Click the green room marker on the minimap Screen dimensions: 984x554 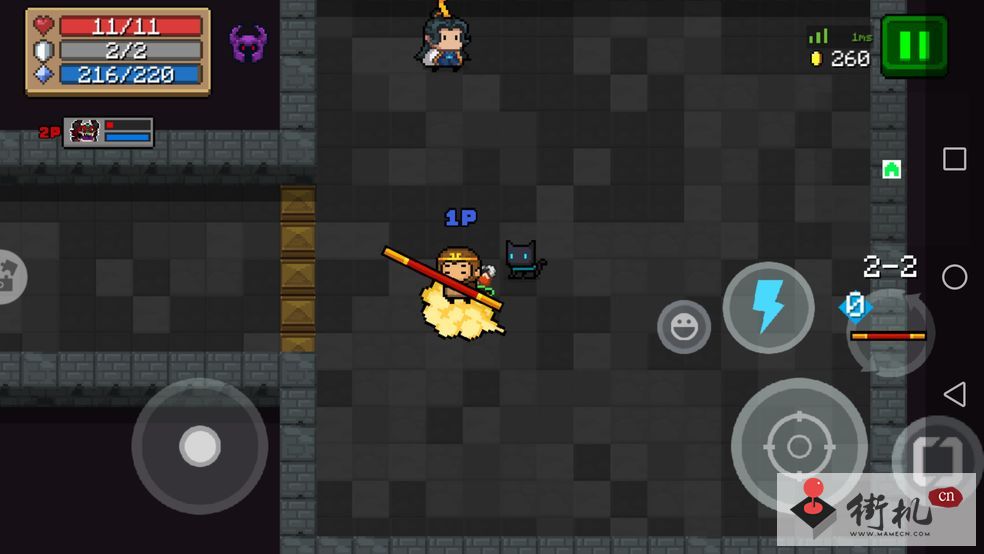tap(891, 169)
